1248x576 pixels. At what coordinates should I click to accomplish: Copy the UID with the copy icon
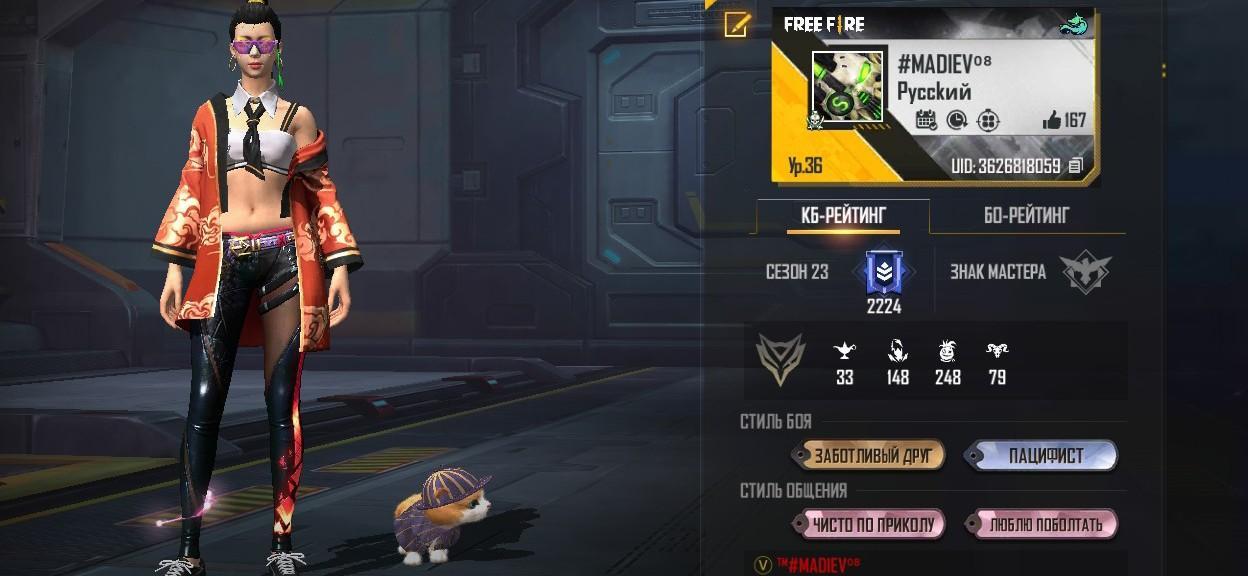pyautogui.click(x=1076, y=166)
